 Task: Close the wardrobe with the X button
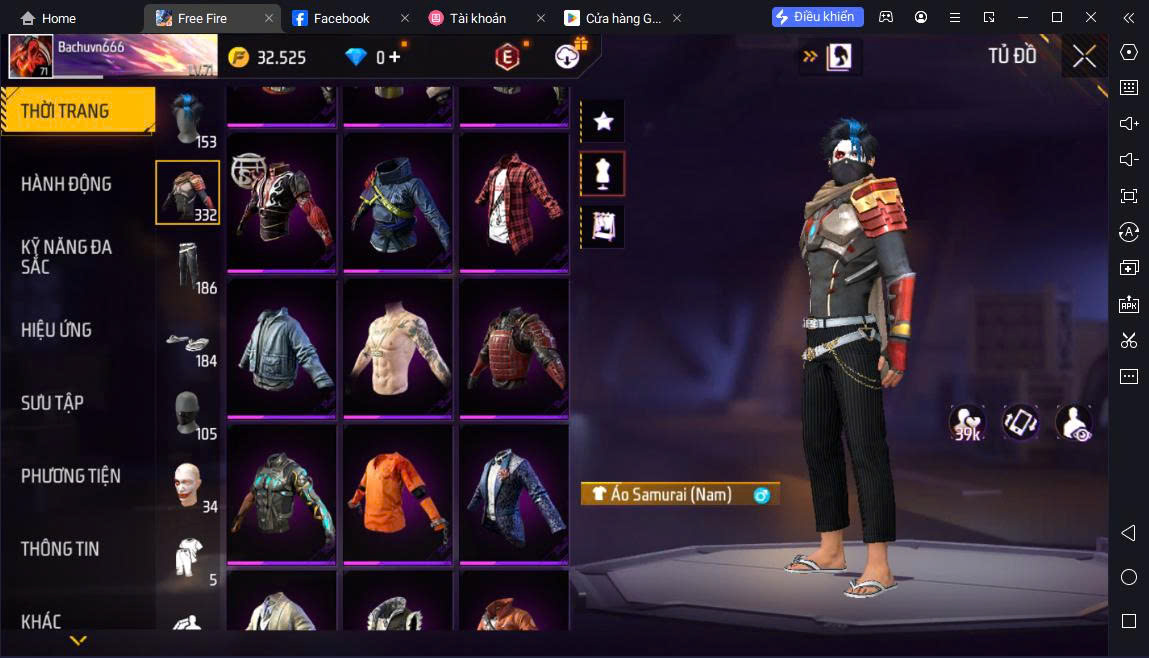[1085, 56]
